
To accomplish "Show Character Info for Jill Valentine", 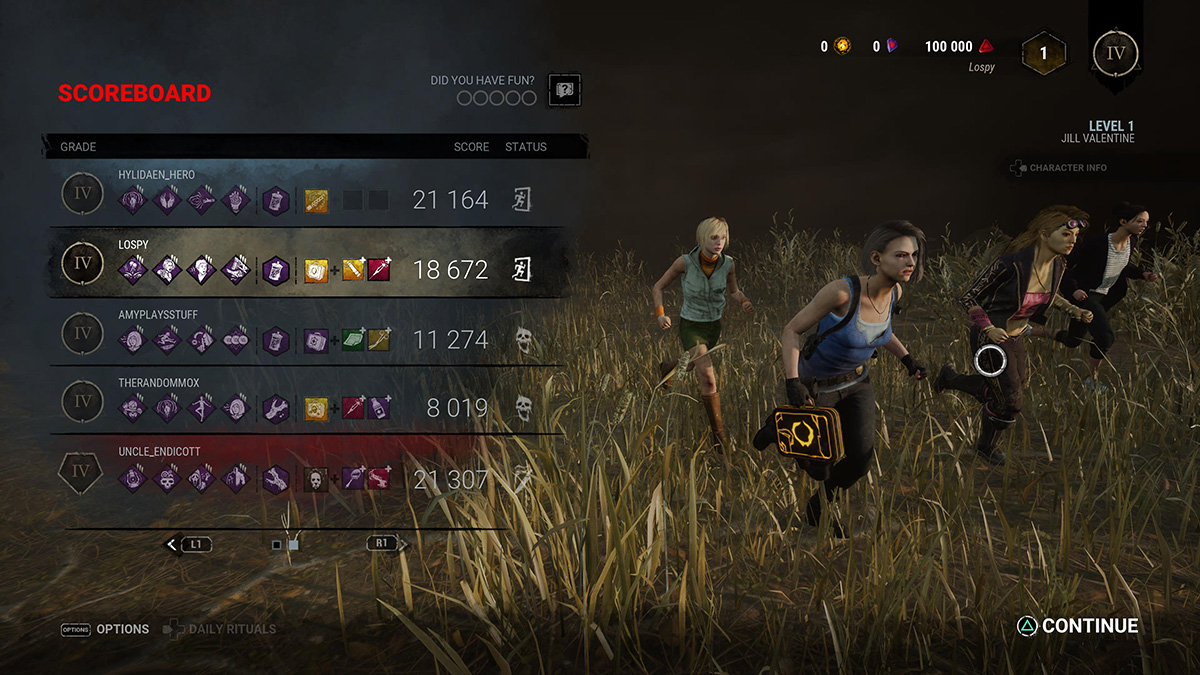I will click(1059, 168).
